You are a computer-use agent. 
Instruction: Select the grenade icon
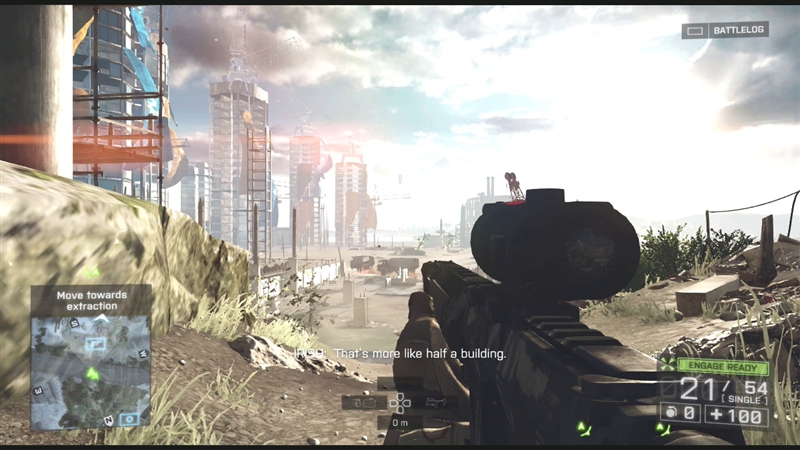(666, 411)
